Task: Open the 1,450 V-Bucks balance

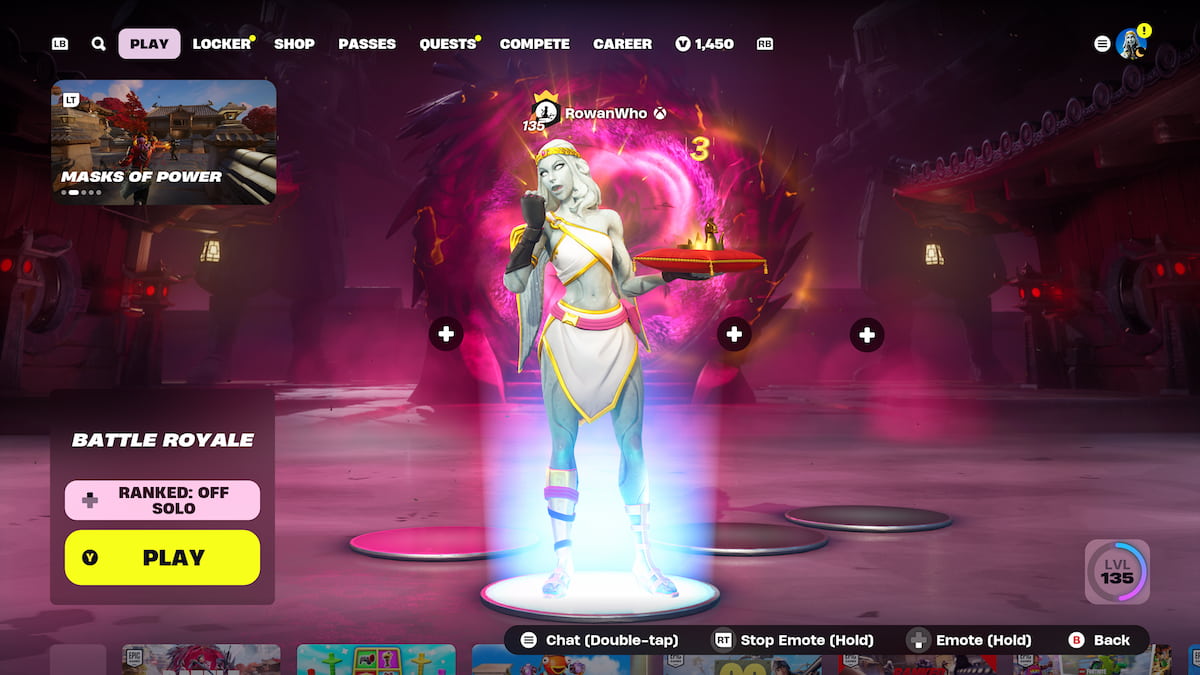Action: pyautogui.click(x=705, y=44)
